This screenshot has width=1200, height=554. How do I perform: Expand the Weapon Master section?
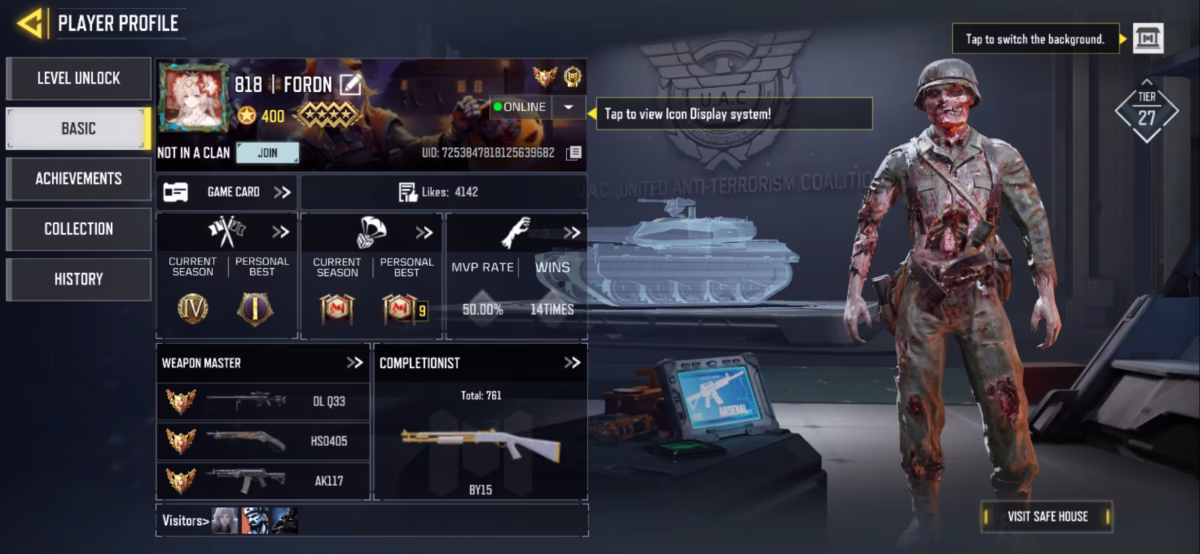point(354,363)
